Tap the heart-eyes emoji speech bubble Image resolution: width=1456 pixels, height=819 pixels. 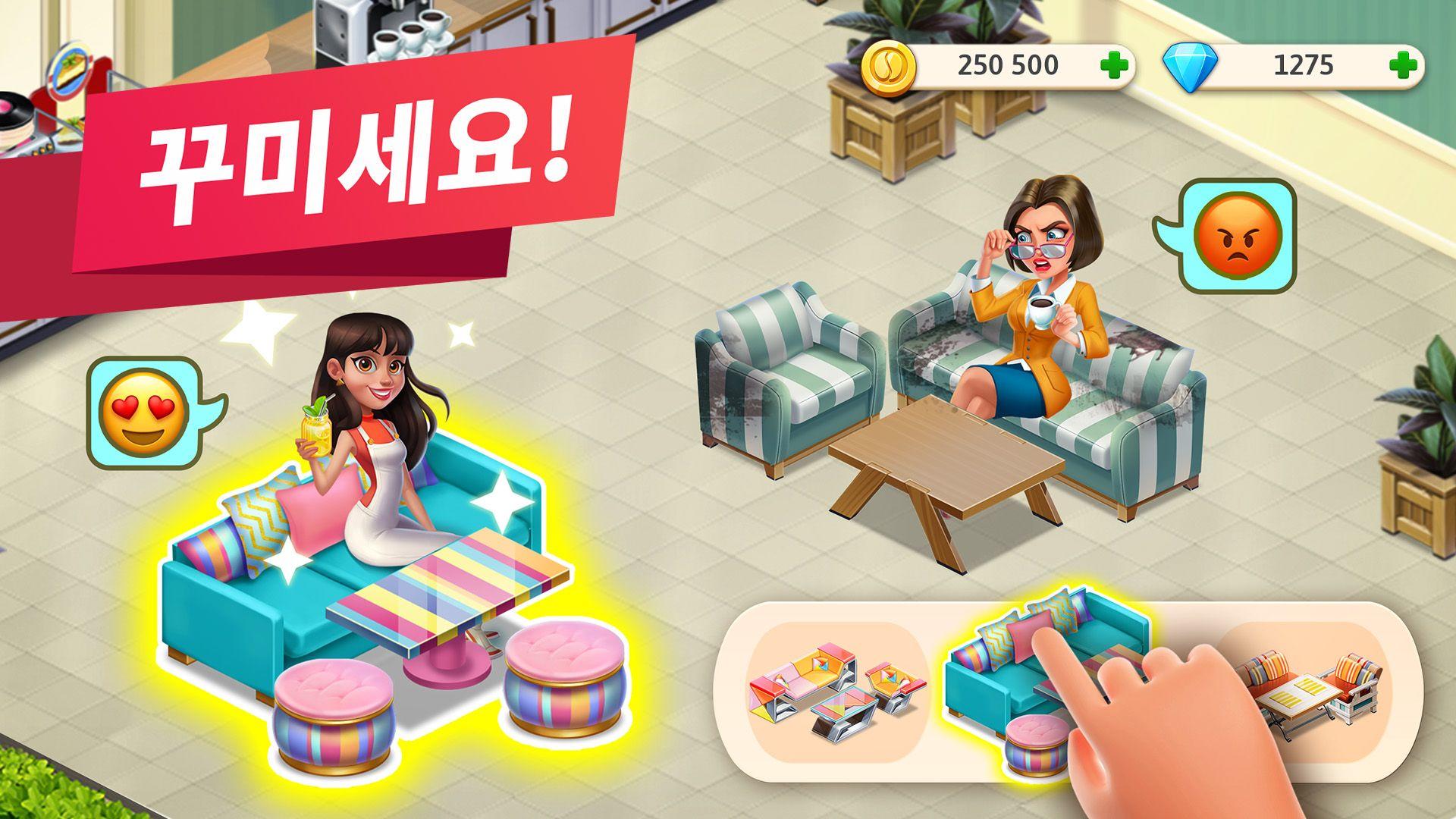point(145,401)
